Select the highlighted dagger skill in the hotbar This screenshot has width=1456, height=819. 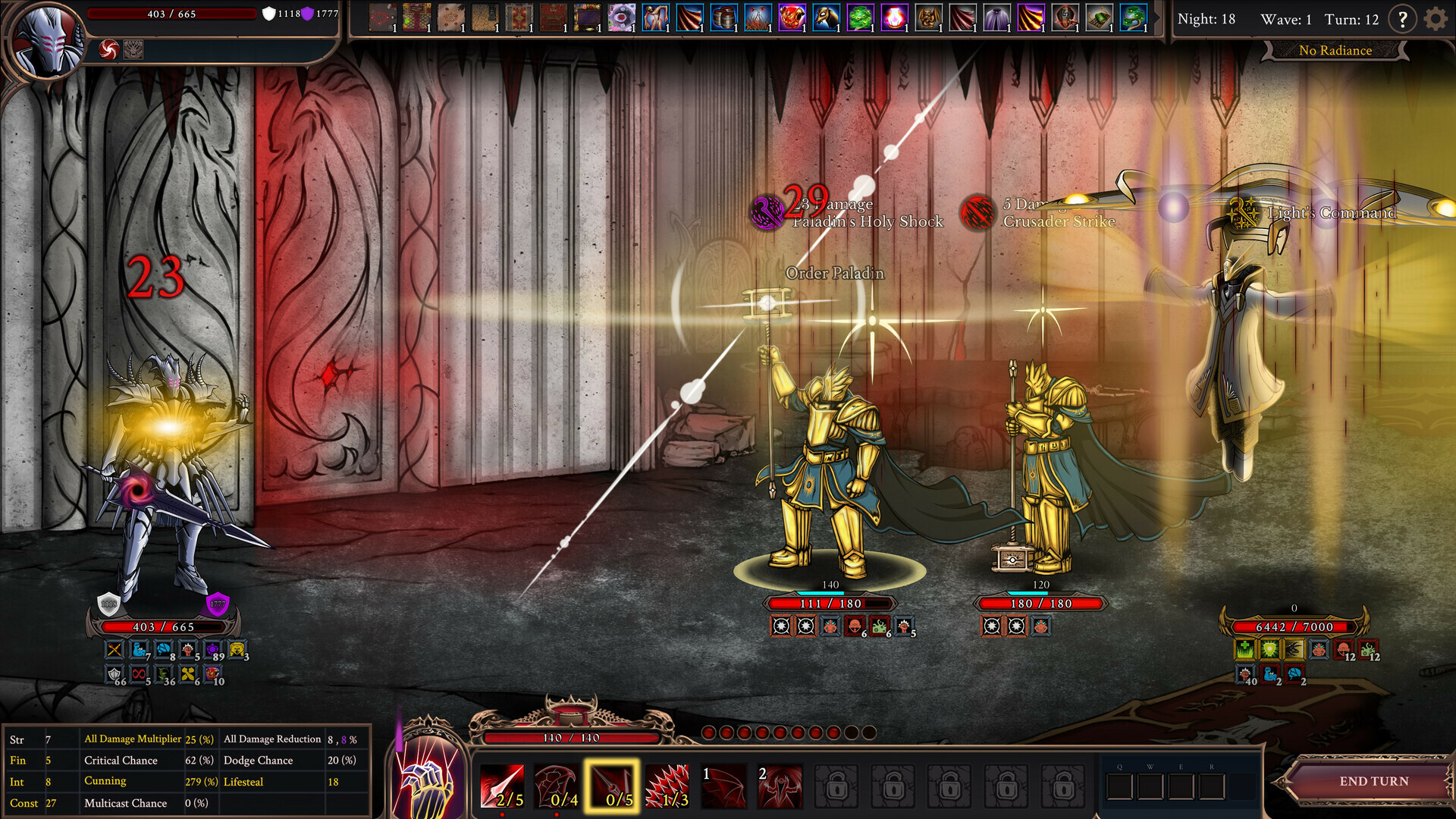coord(613,785)
